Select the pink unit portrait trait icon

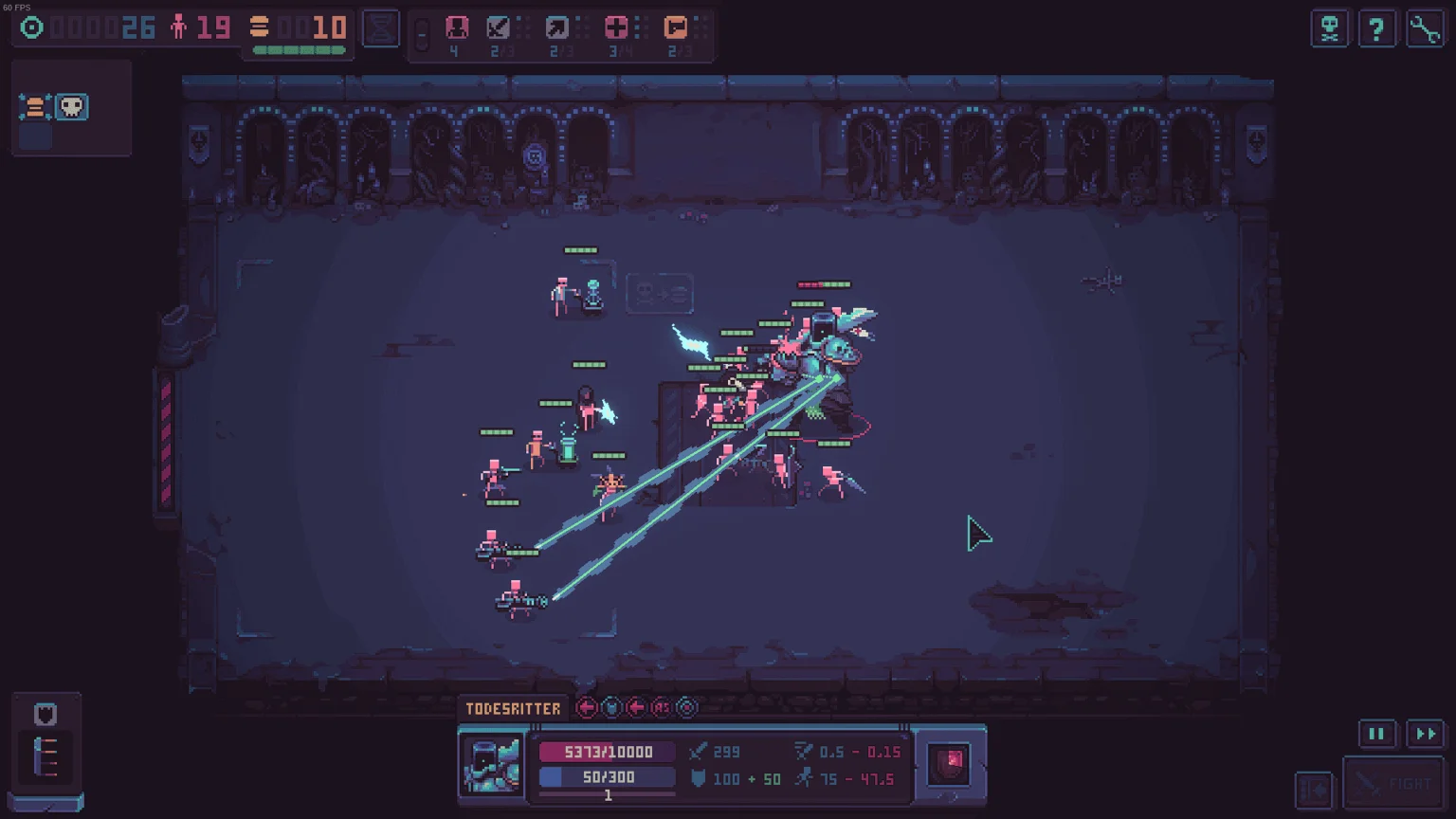(x=457, y=27)
